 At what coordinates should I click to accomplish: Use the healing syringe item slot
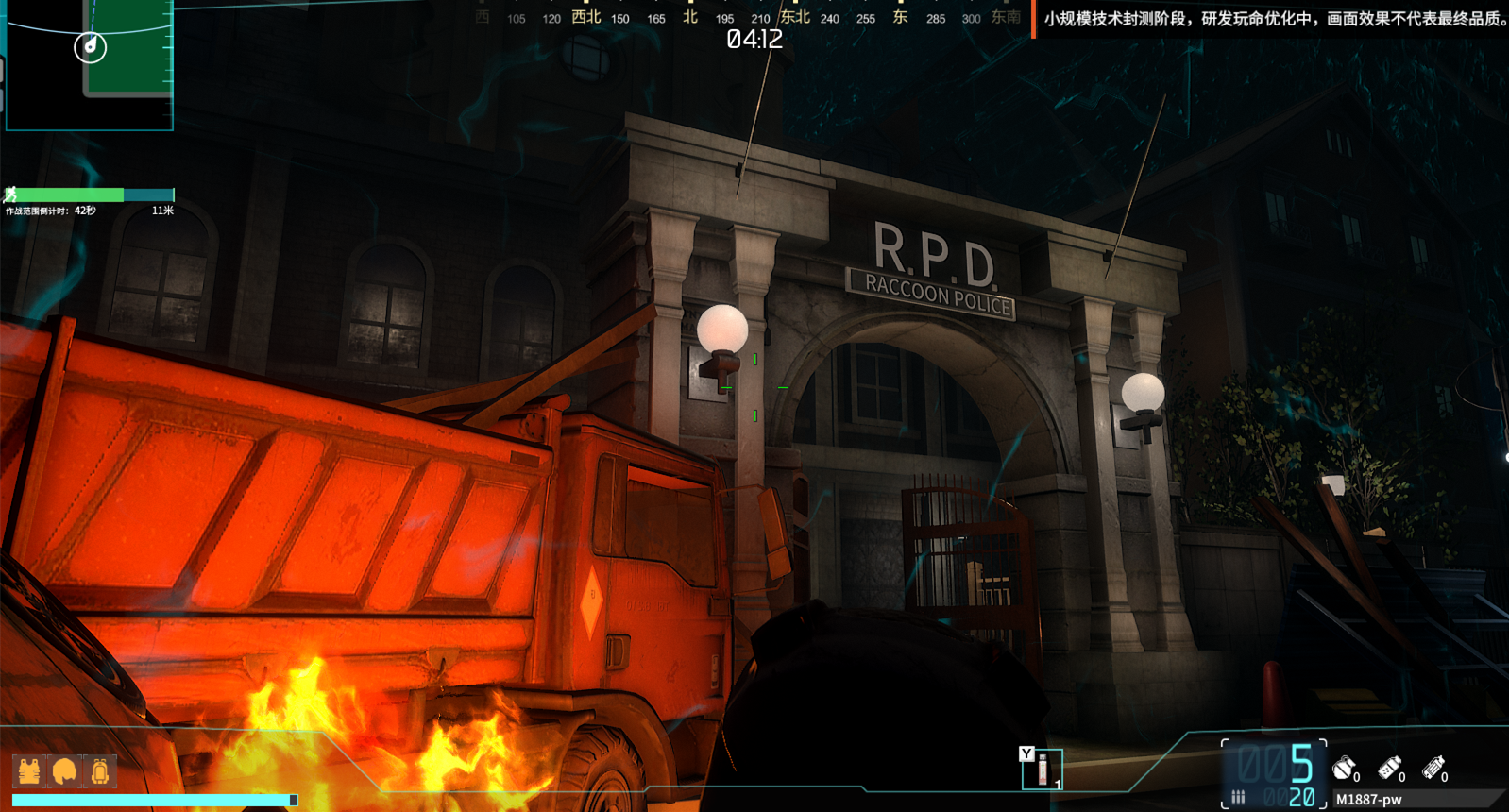pyautogui.click(x=1043, y=770)
